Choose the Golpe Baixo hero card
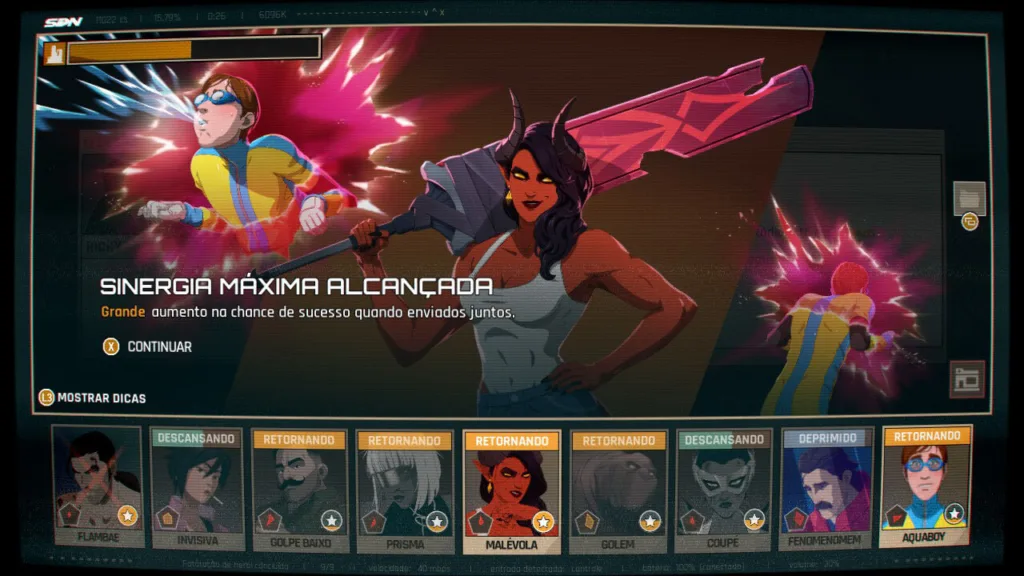1024x576 pixels. (300, 489)
